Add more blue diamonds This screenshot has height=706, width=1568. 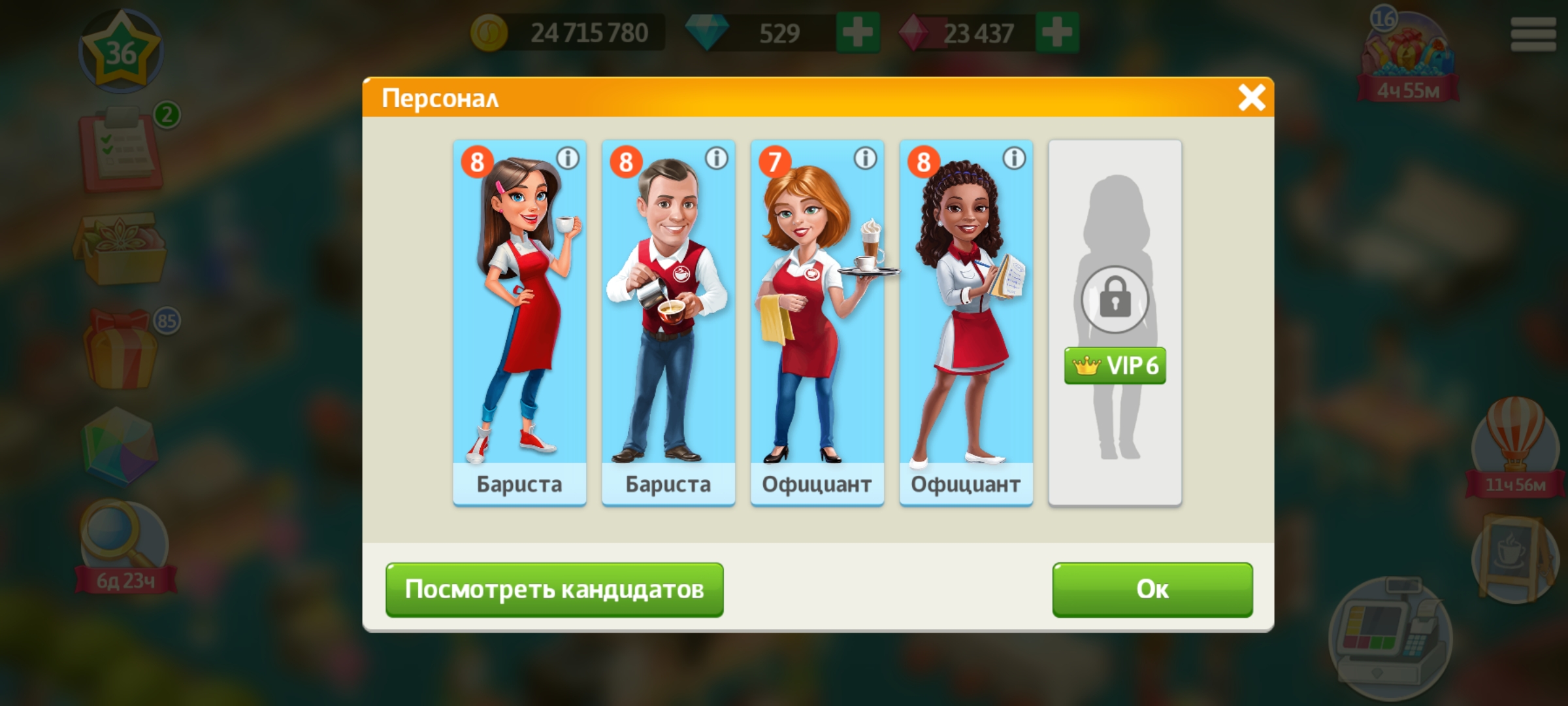pos(858,33)
